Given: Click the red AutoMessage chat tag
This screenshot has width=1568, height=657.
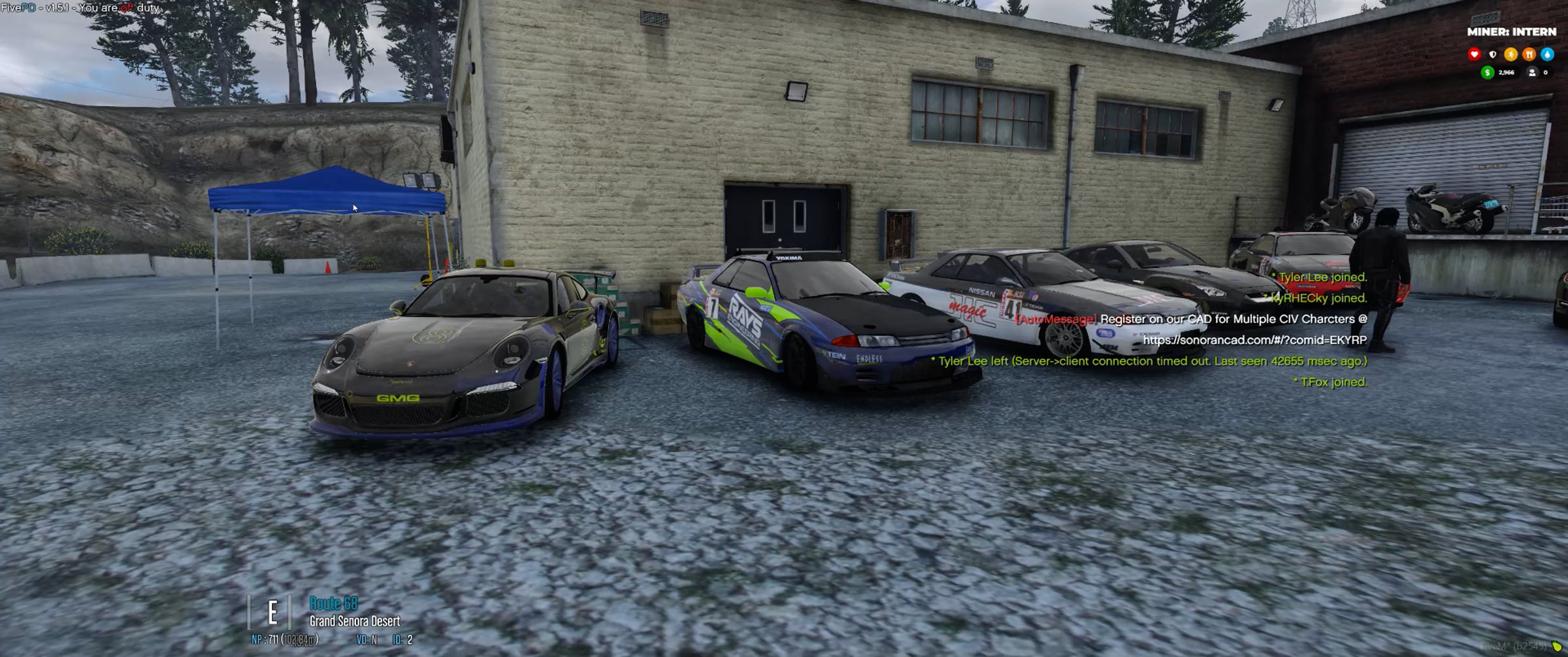Looking at the screenshot, I should pyautogui.click(x=1056, y=320).
